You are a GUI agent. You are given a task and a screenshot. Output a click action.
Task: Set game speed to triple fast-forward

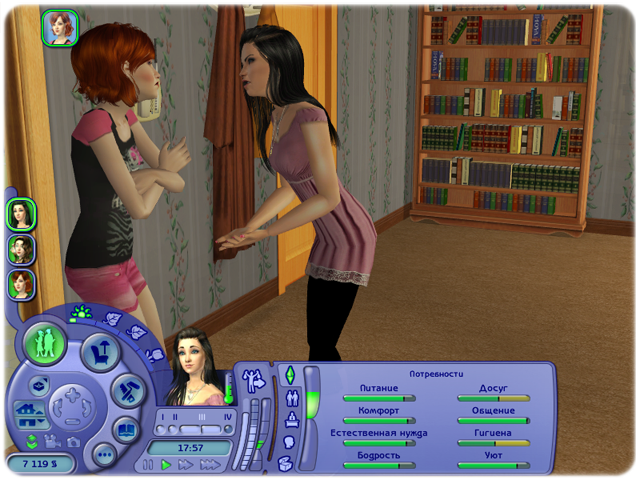(x=210, y=465)
